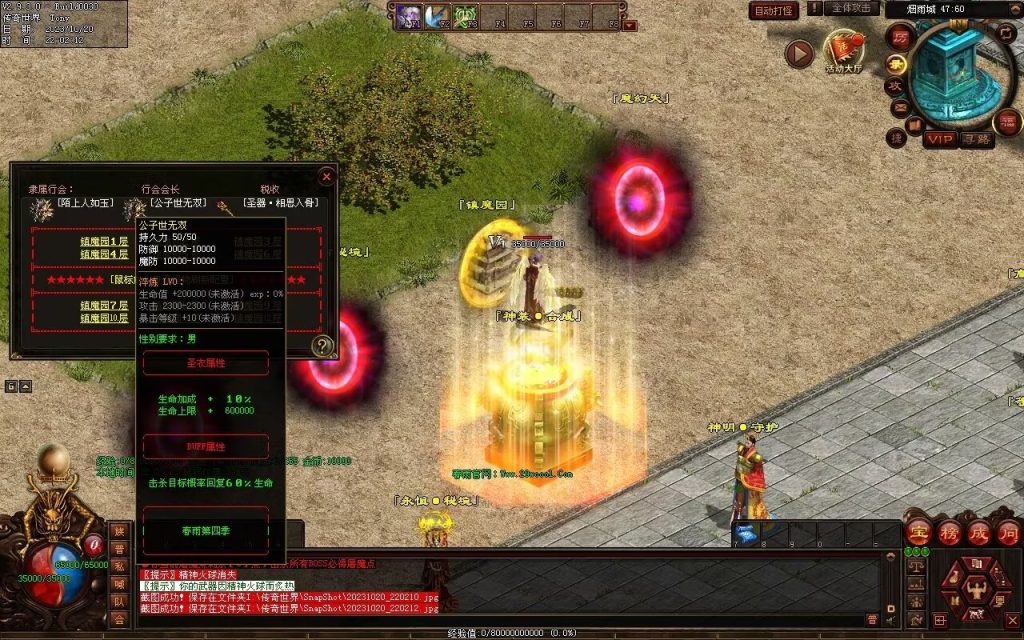Click the round play arrow button

pyautogui.click(x=799, y=53)
